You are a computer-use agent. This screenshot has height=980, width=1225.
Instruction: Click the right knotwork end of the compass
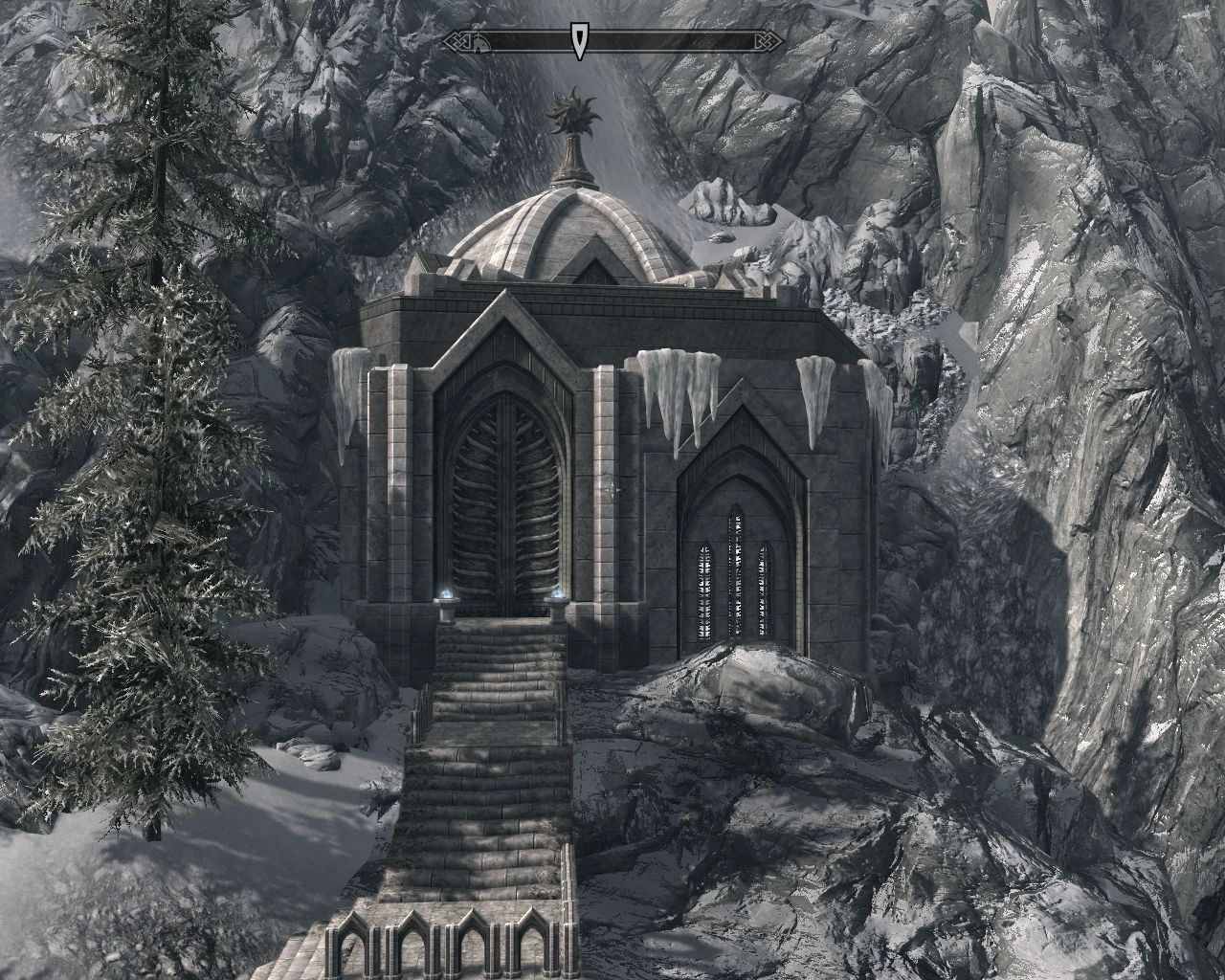pyautogui.click(x=770, y=40)
